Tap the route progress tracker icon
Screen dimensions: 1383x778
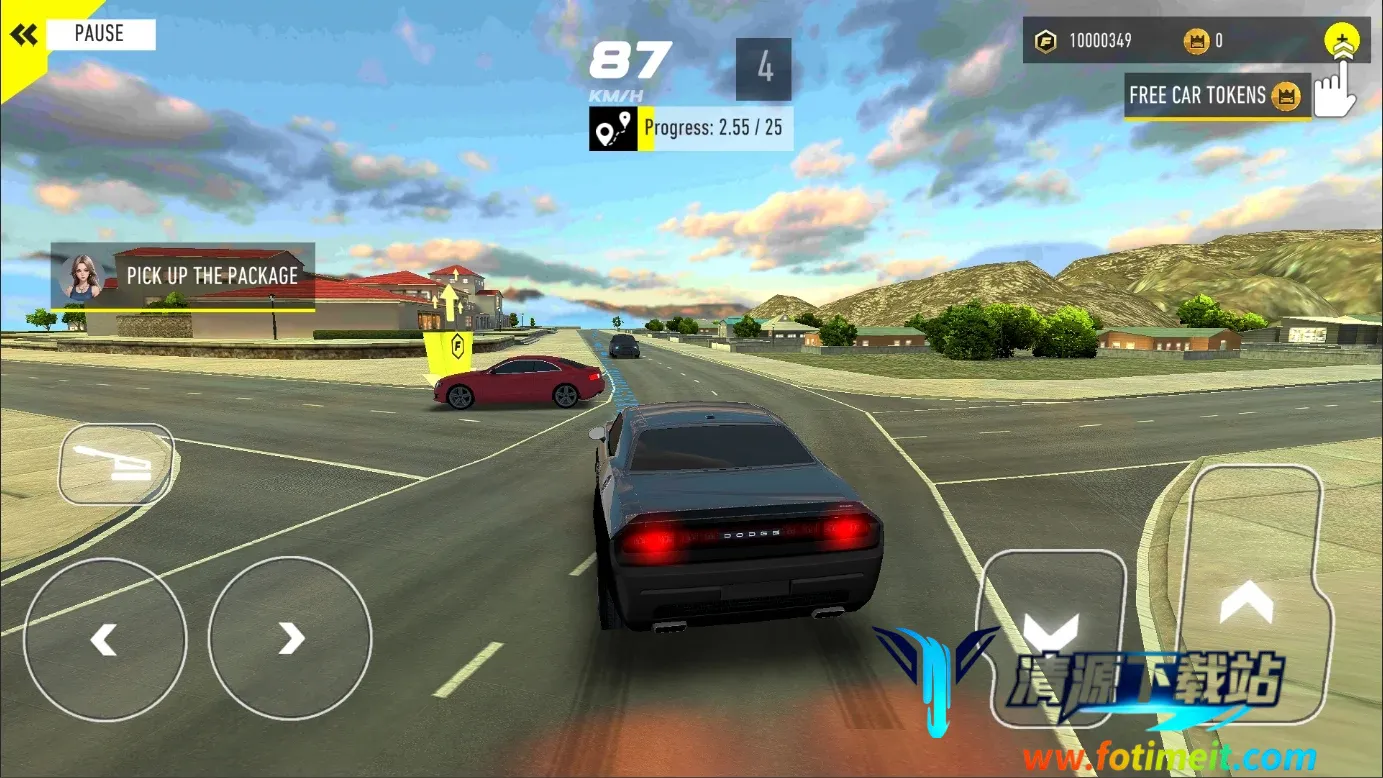coord(613,130)
